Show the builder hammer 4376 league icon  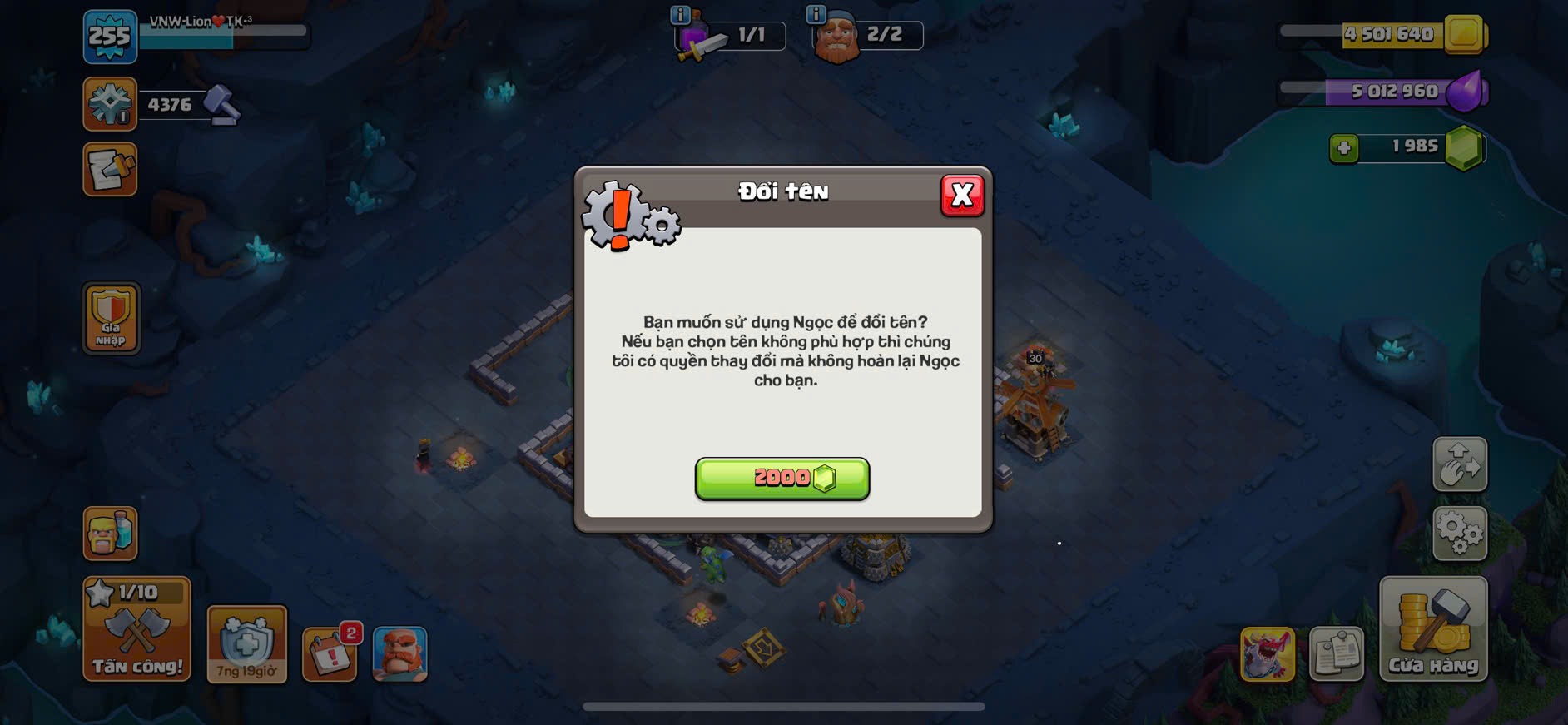[x=110, y=104]
